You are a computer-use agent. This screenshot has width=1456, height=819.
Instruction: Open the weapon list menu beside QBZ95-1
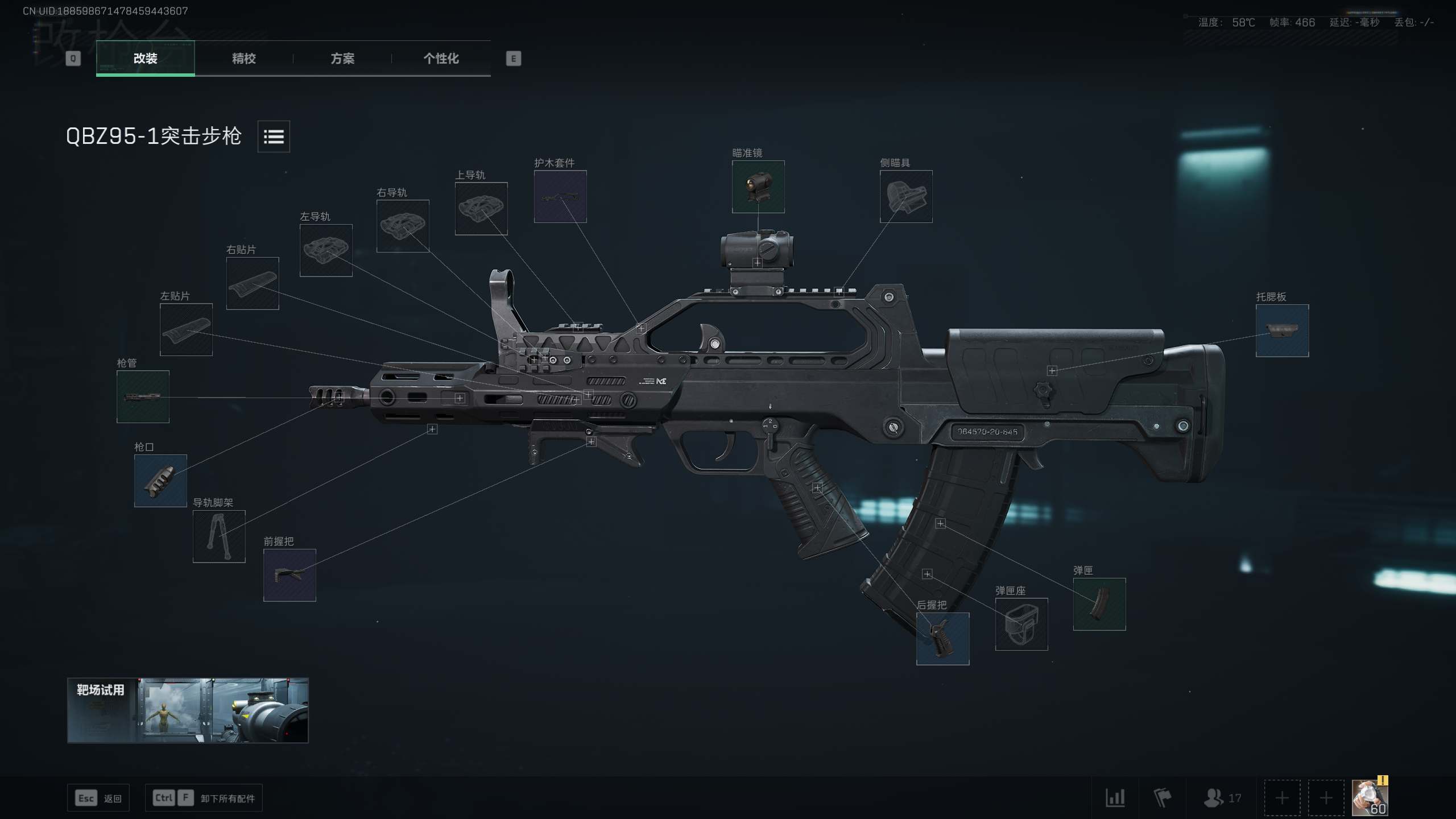coord(274,136)
